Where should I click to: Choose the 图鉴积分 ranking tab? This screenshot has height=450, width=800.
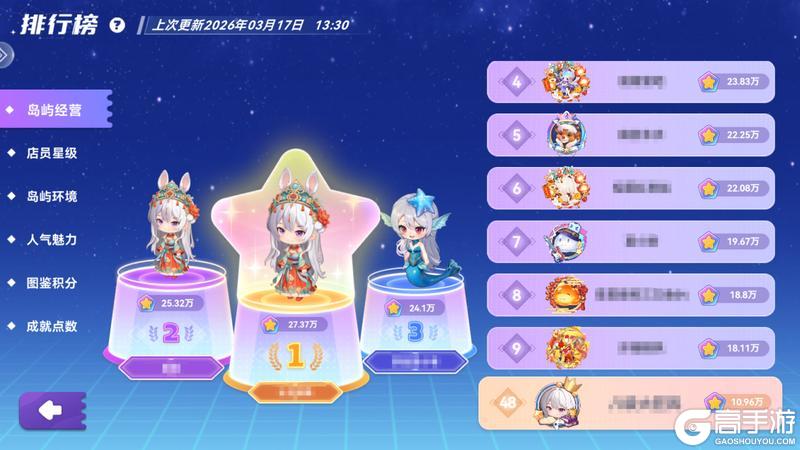52,283
